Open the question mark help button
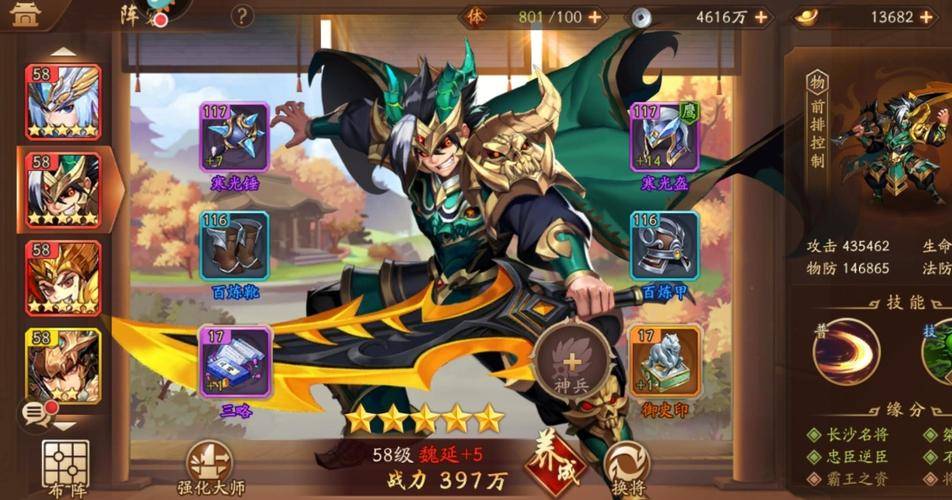The image size is (952, 500). click(242, 17)
